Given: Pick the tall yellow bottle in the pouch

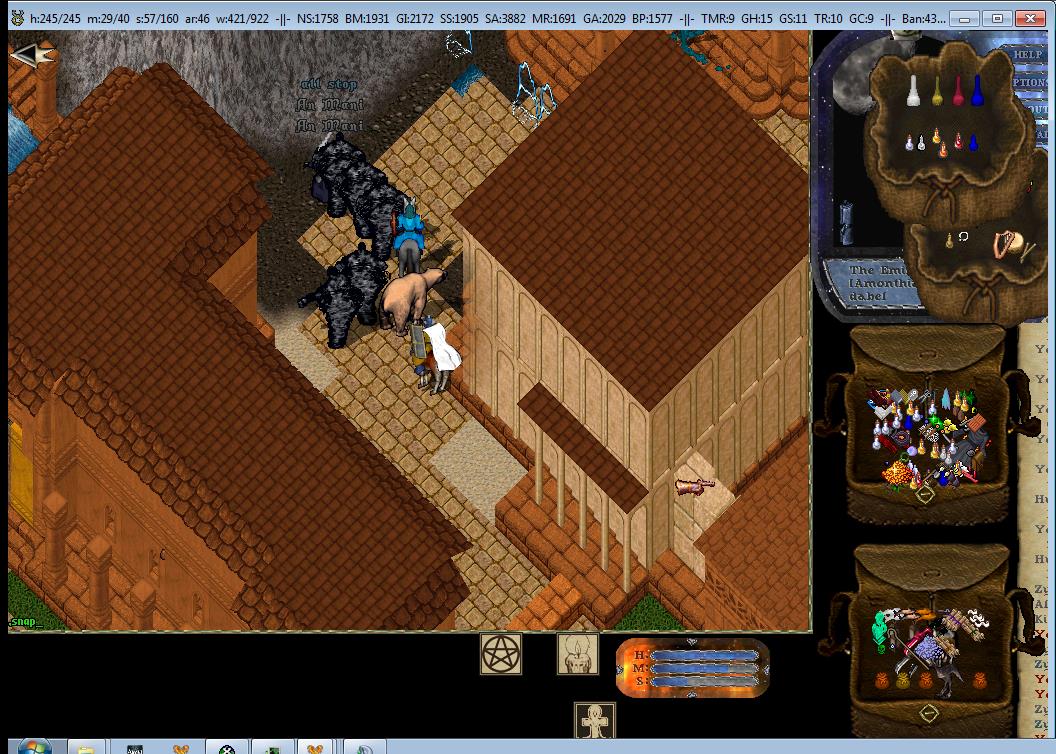Looking at the screenshot, I should (938, 92).
